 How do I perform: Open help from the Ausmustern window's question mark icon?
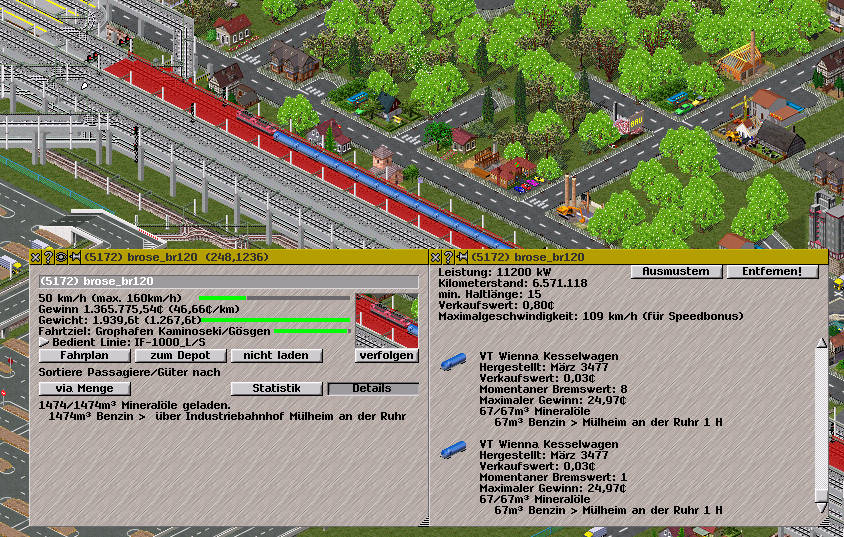(448, 257)
